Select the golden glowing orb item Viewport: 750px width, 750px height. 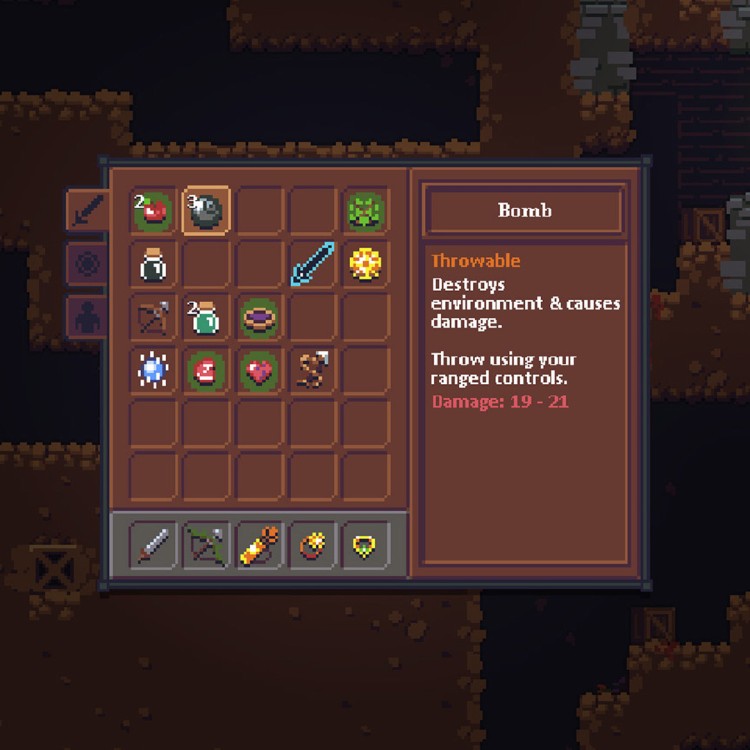(366, 264)
